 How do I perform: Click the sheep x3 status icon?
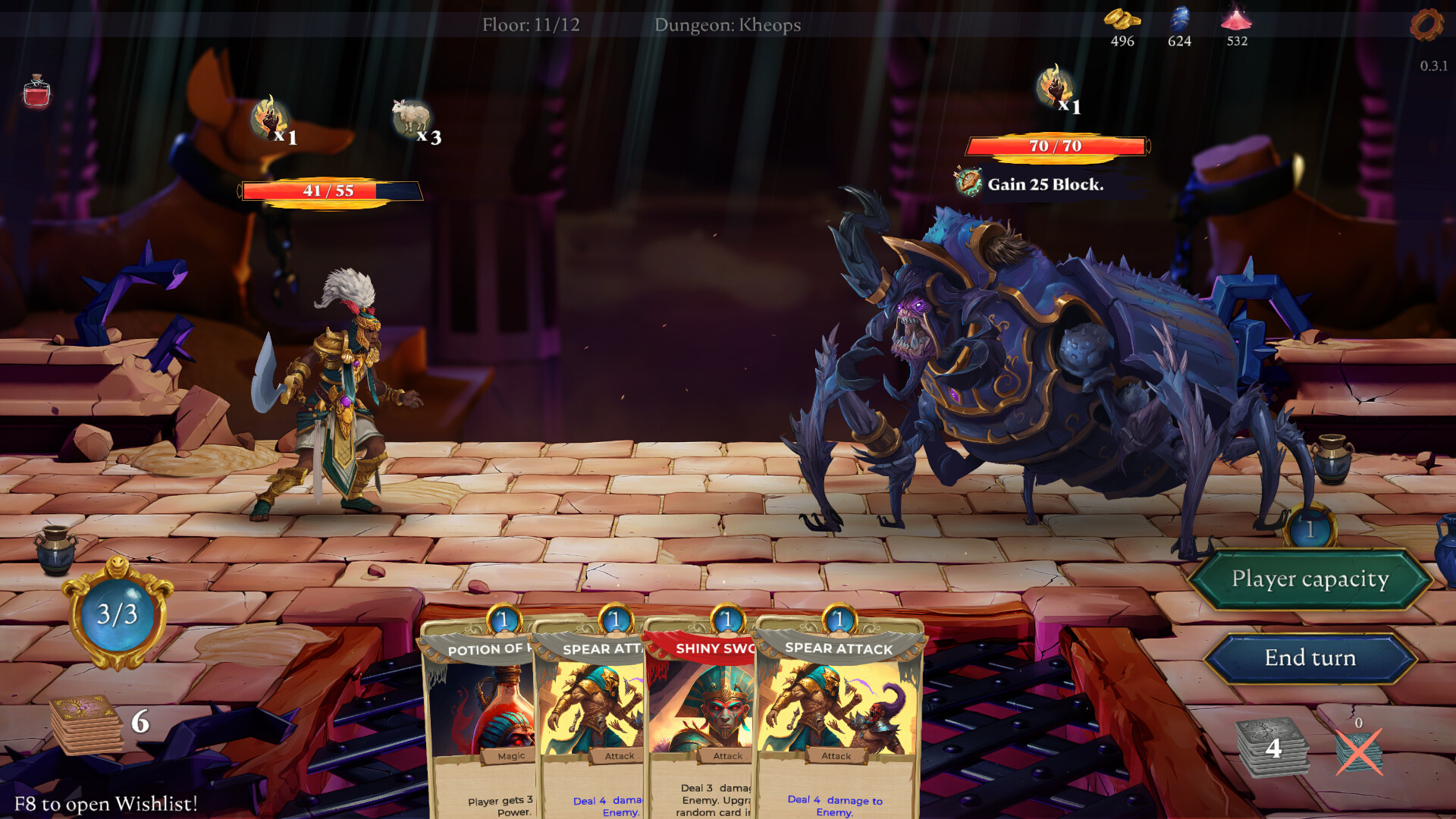tap(408, 115)
